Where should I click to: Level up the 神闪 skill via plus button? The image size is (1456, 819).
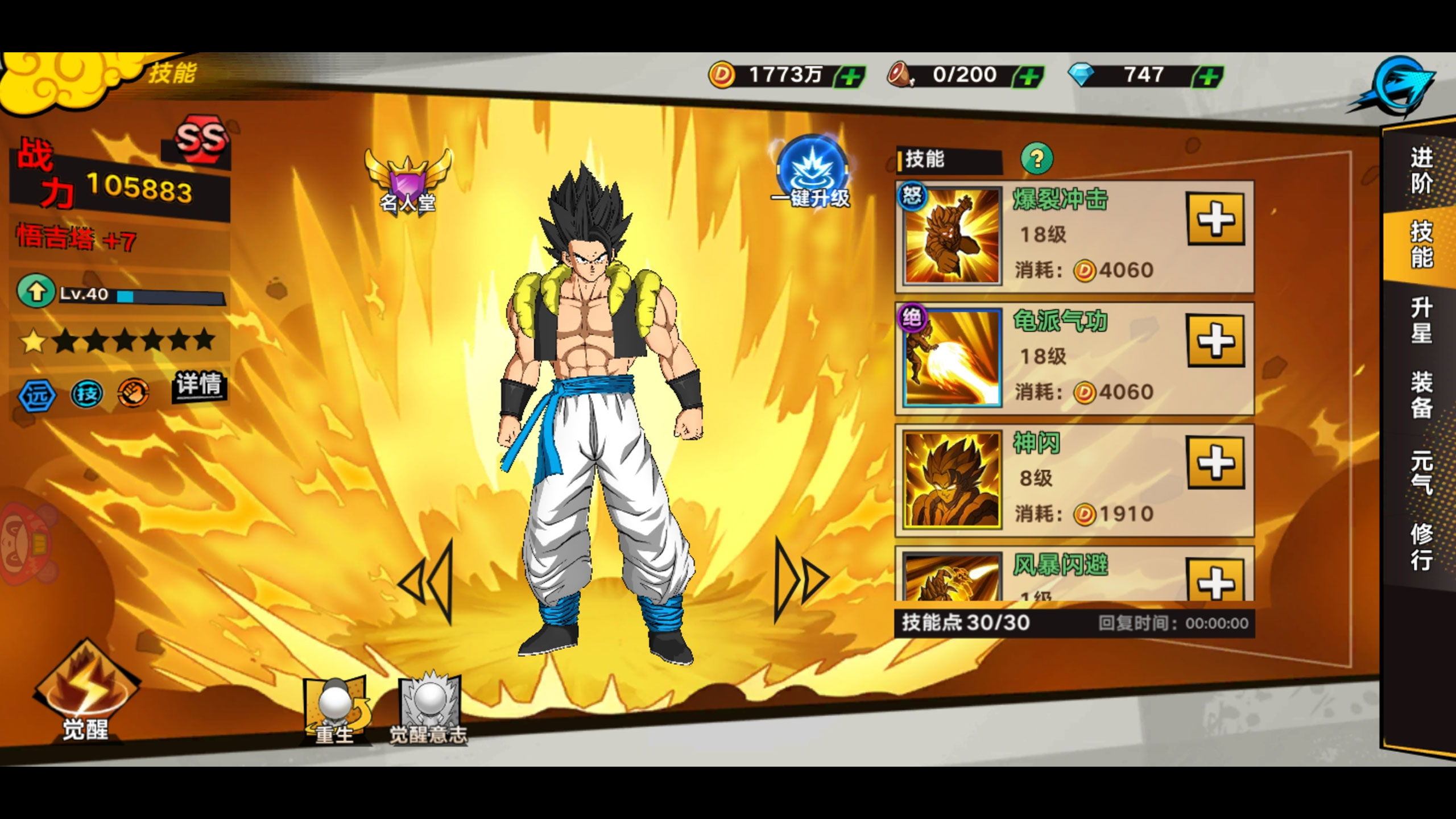(1215, 462)
